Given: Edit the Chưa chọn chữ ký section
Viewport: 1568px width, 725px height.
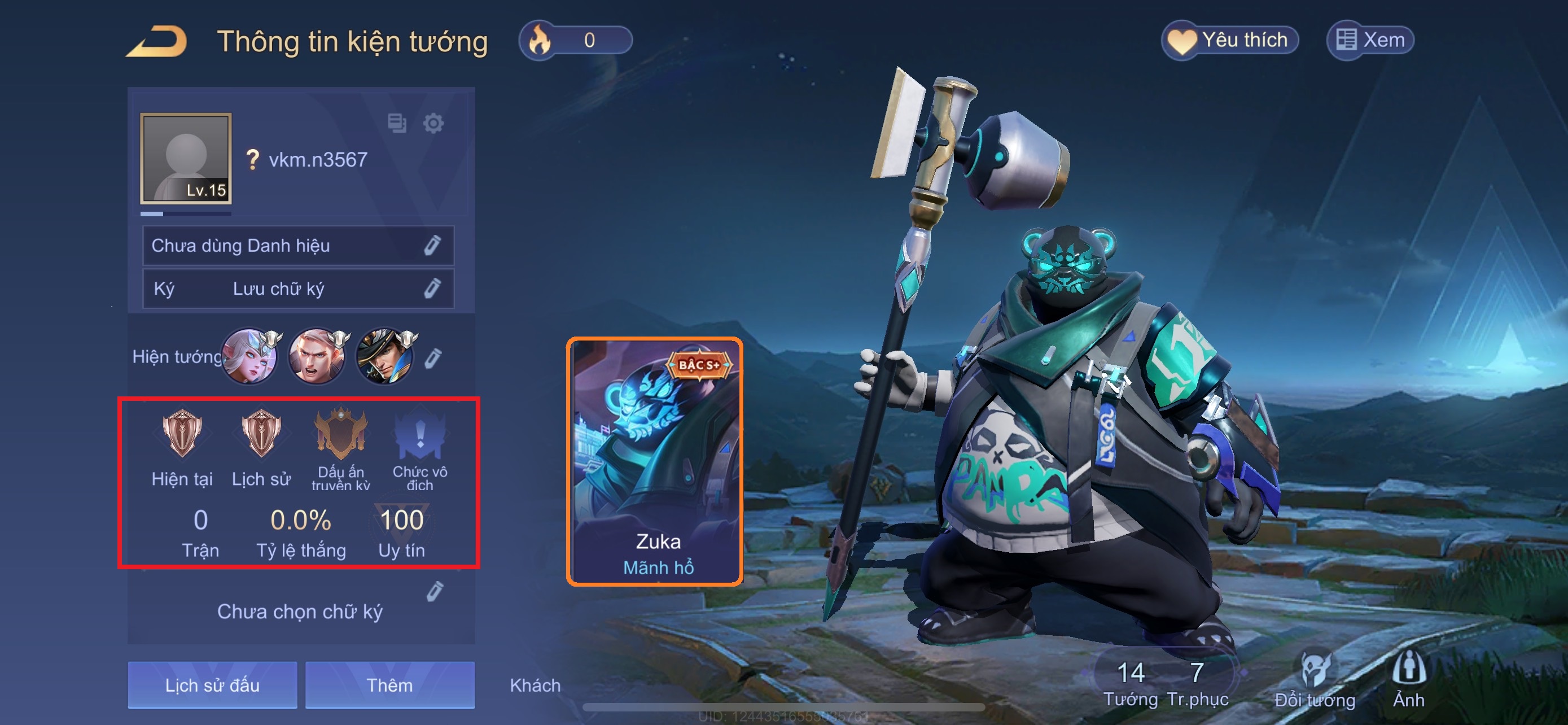Looking at the screenshot, I should [x=435, y=591].
